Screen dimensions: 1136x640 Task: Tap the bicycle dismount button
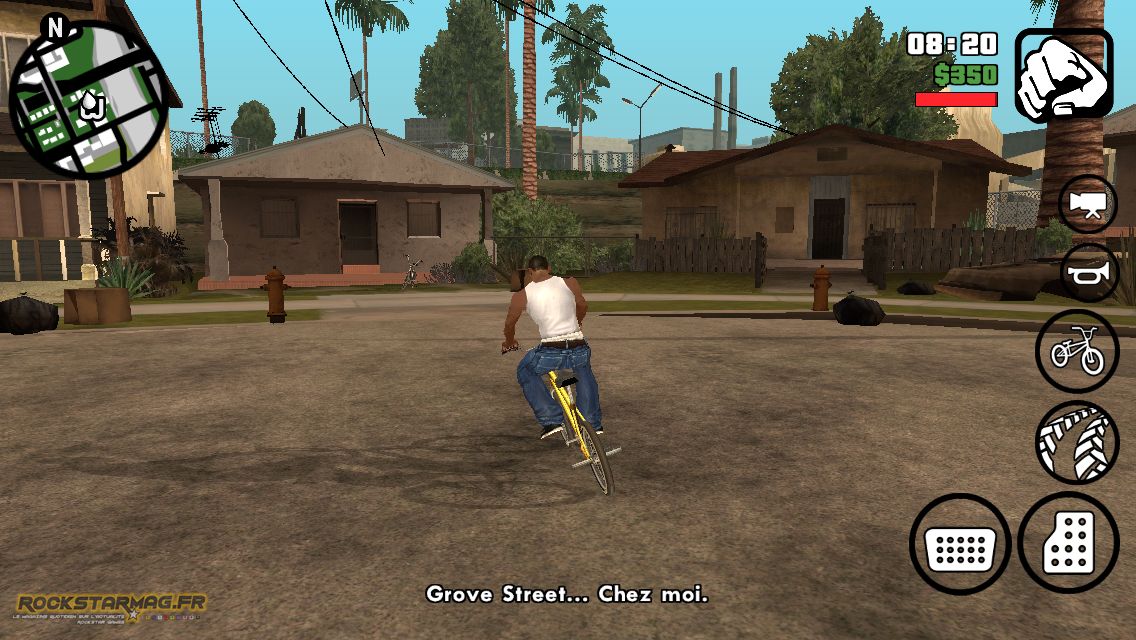(1076, 351)
